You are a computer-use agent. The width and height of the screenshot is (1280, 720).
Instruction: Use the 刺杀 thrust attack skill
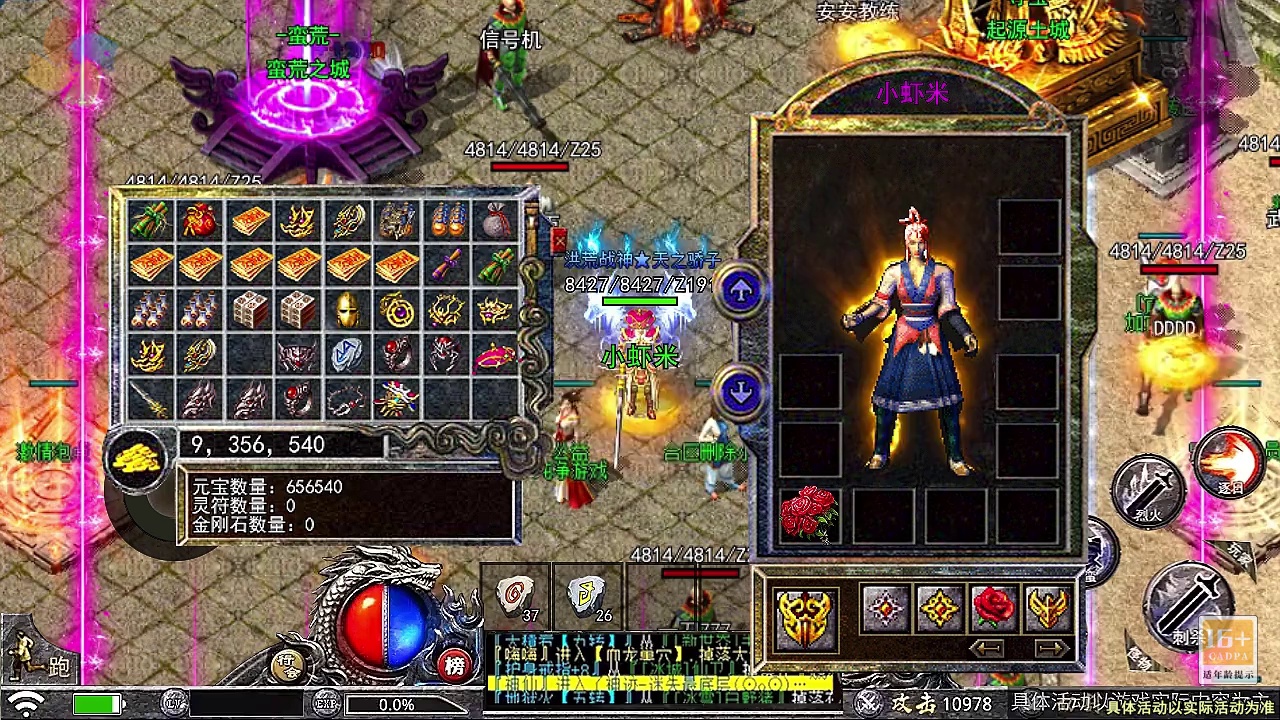(x=1186, y=600)
